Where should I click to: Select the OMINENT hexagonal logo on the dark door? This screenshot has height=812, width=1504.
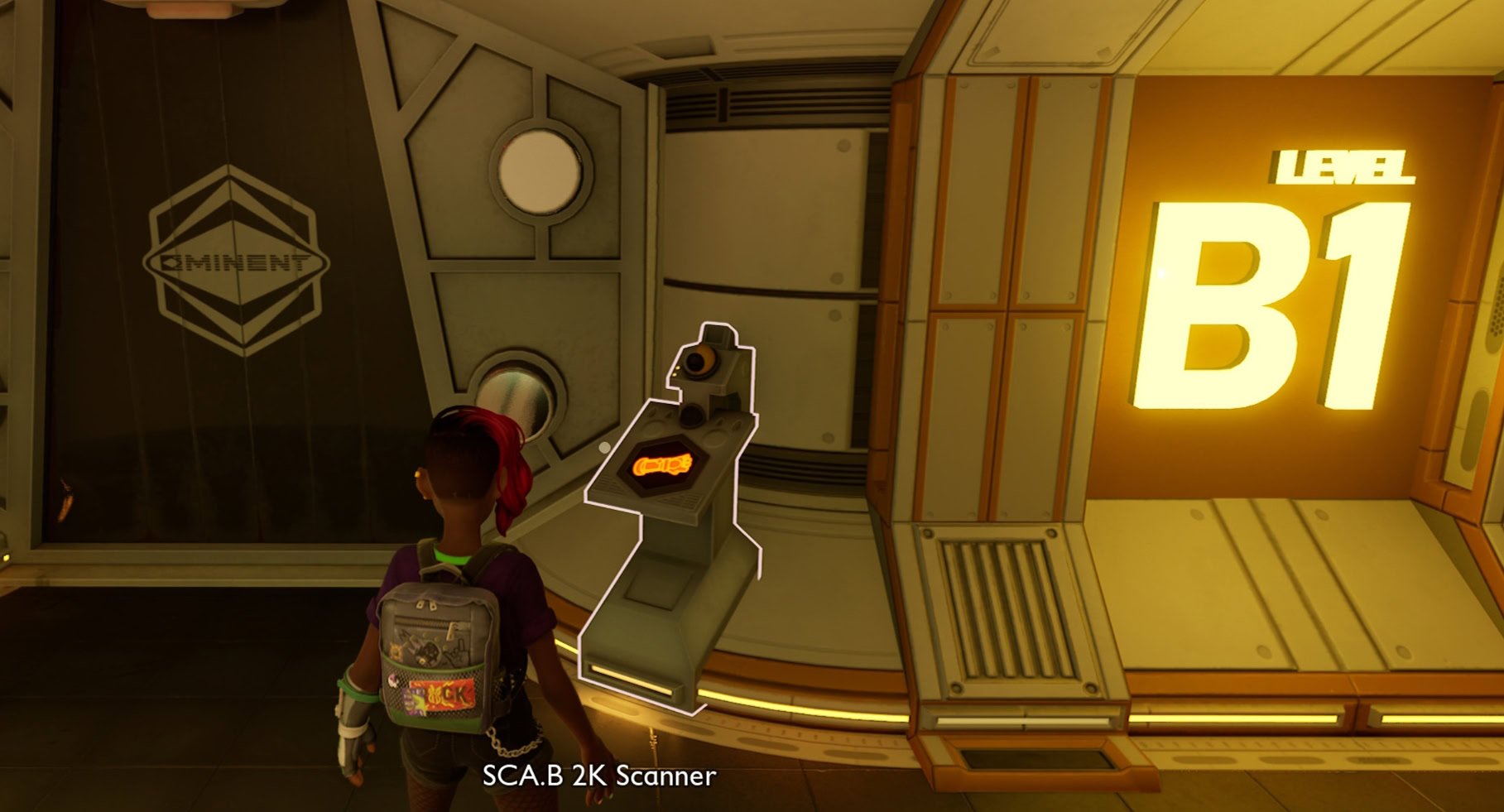point(236,261)
